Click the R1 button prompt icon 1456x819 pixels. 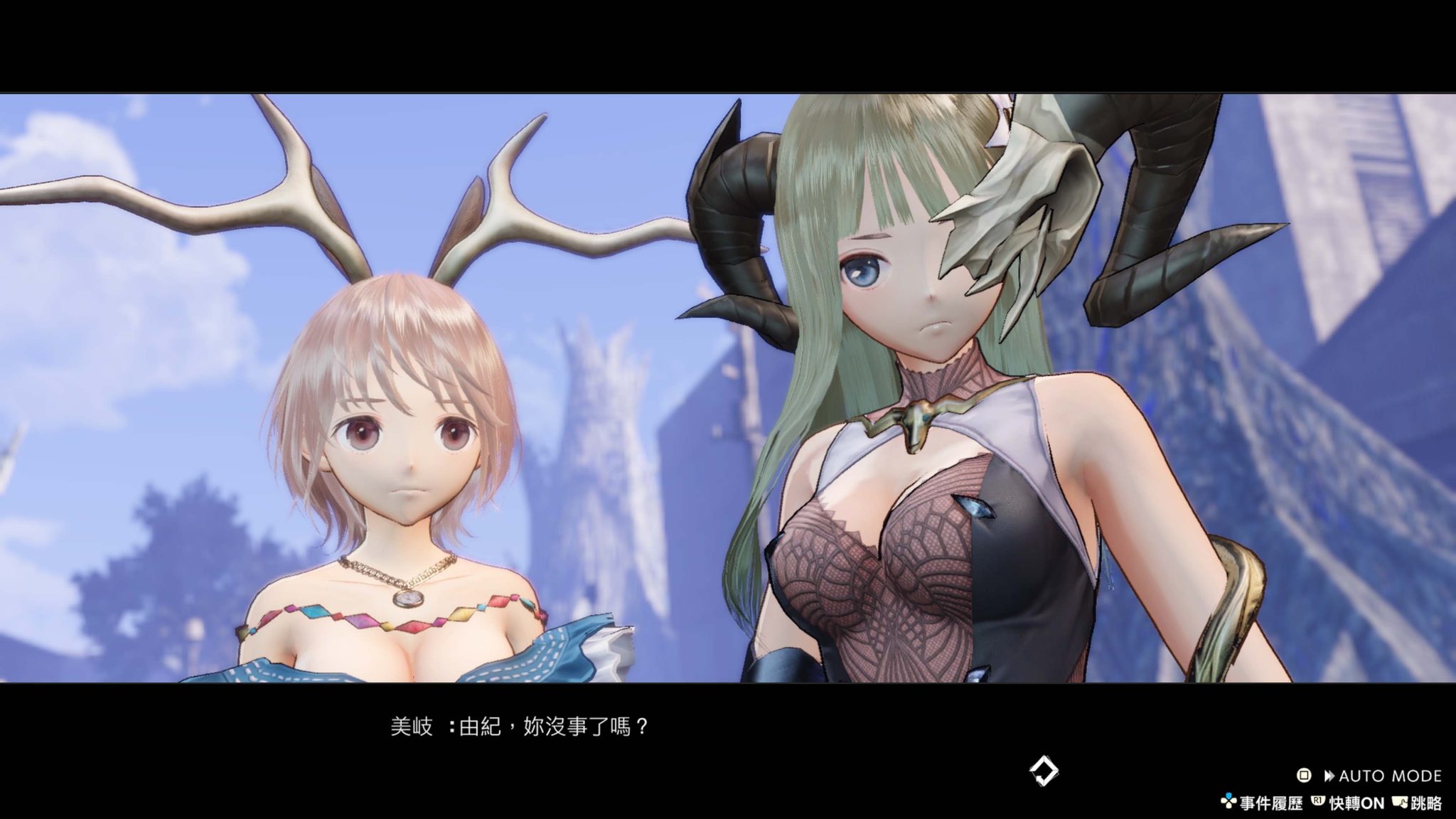[1318, 802]
